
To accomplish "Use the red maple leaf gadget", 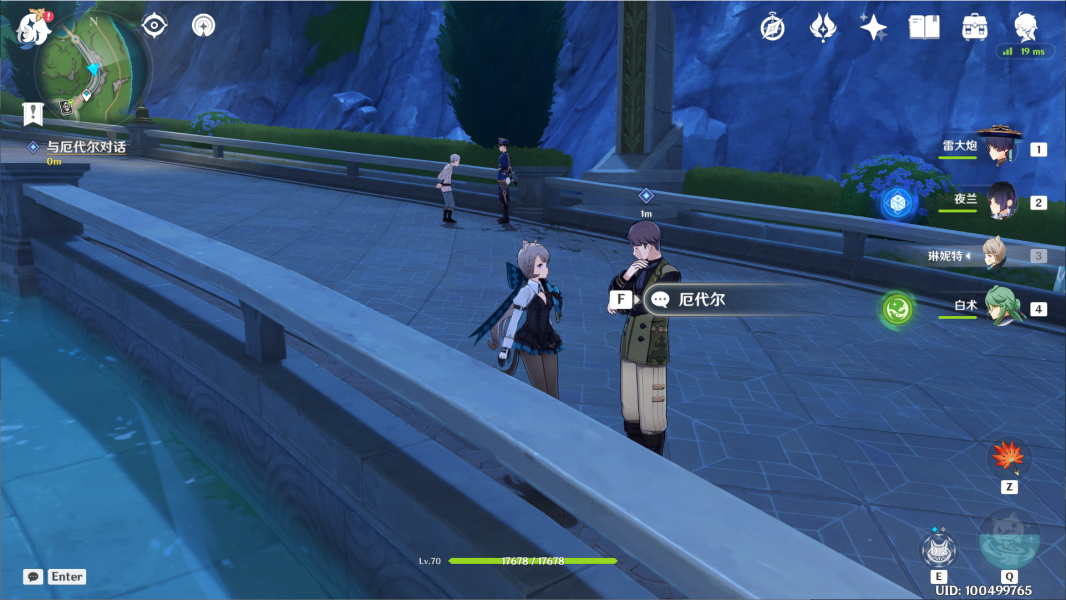I will coord(1008,458).
